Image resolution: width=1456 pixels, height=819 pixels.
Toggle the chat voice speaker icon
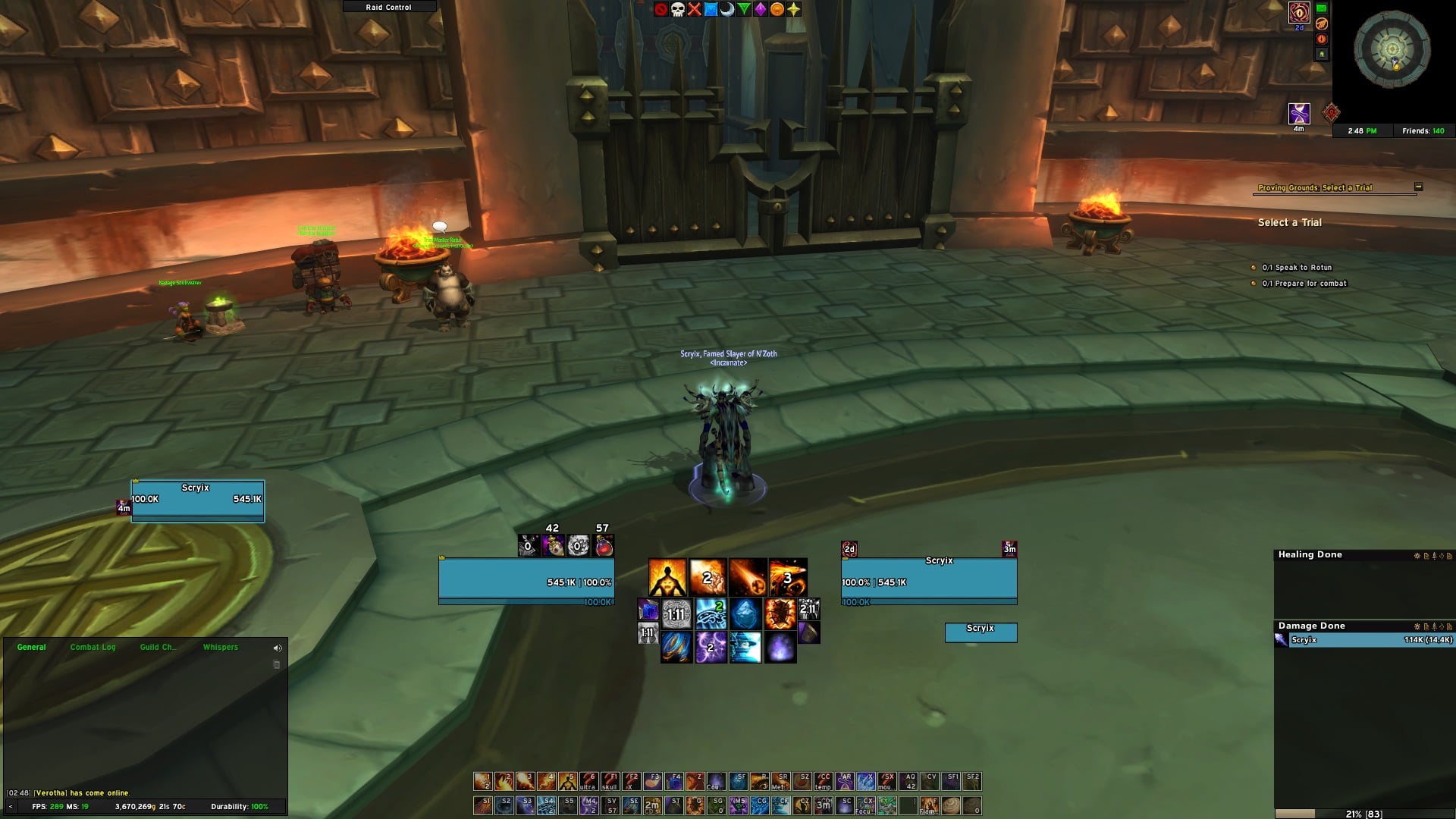(278, 648)
